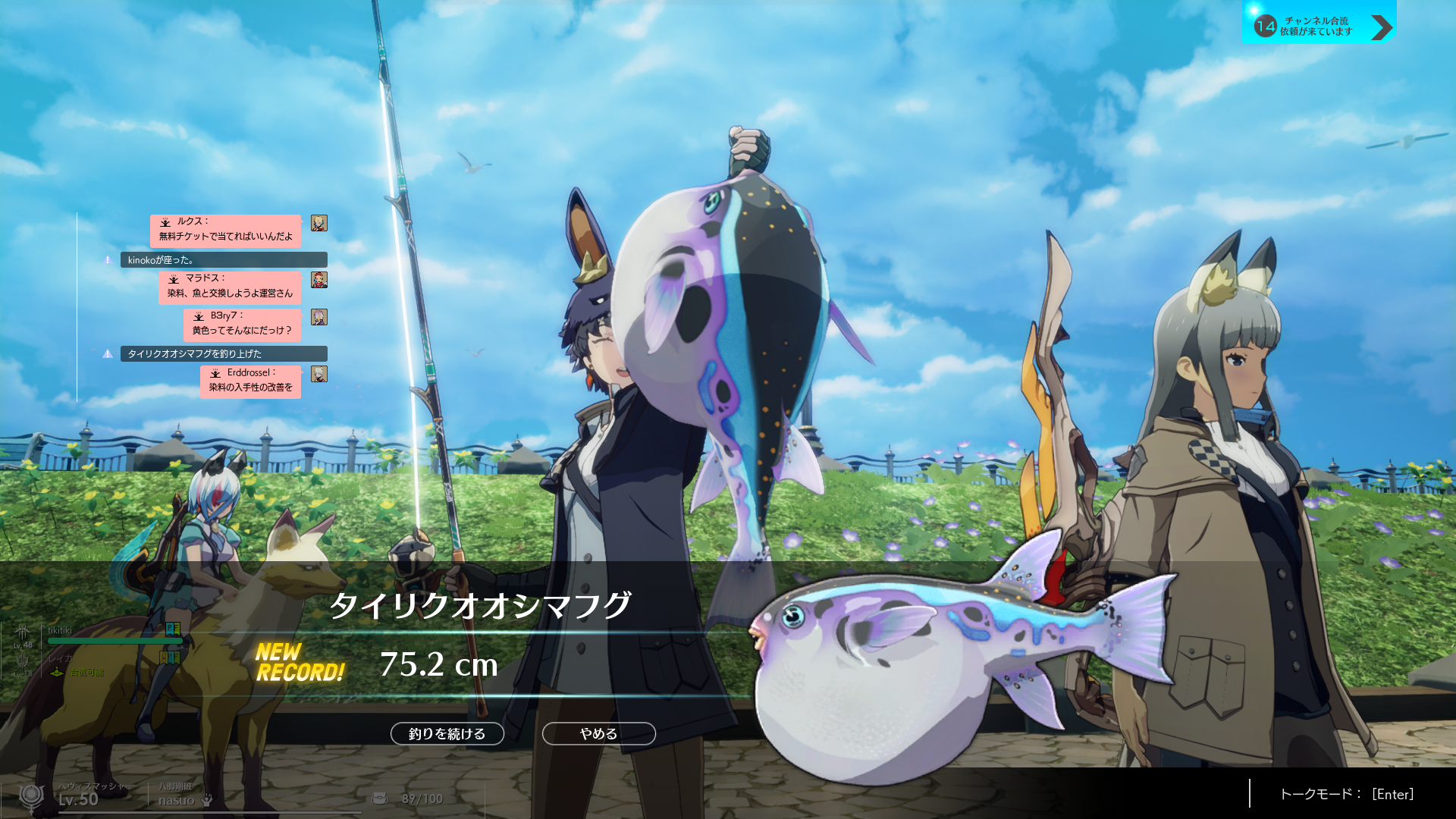Open the channel merge request notification
This screenshot has height=819, width=1456.
tap(1319, 27)
